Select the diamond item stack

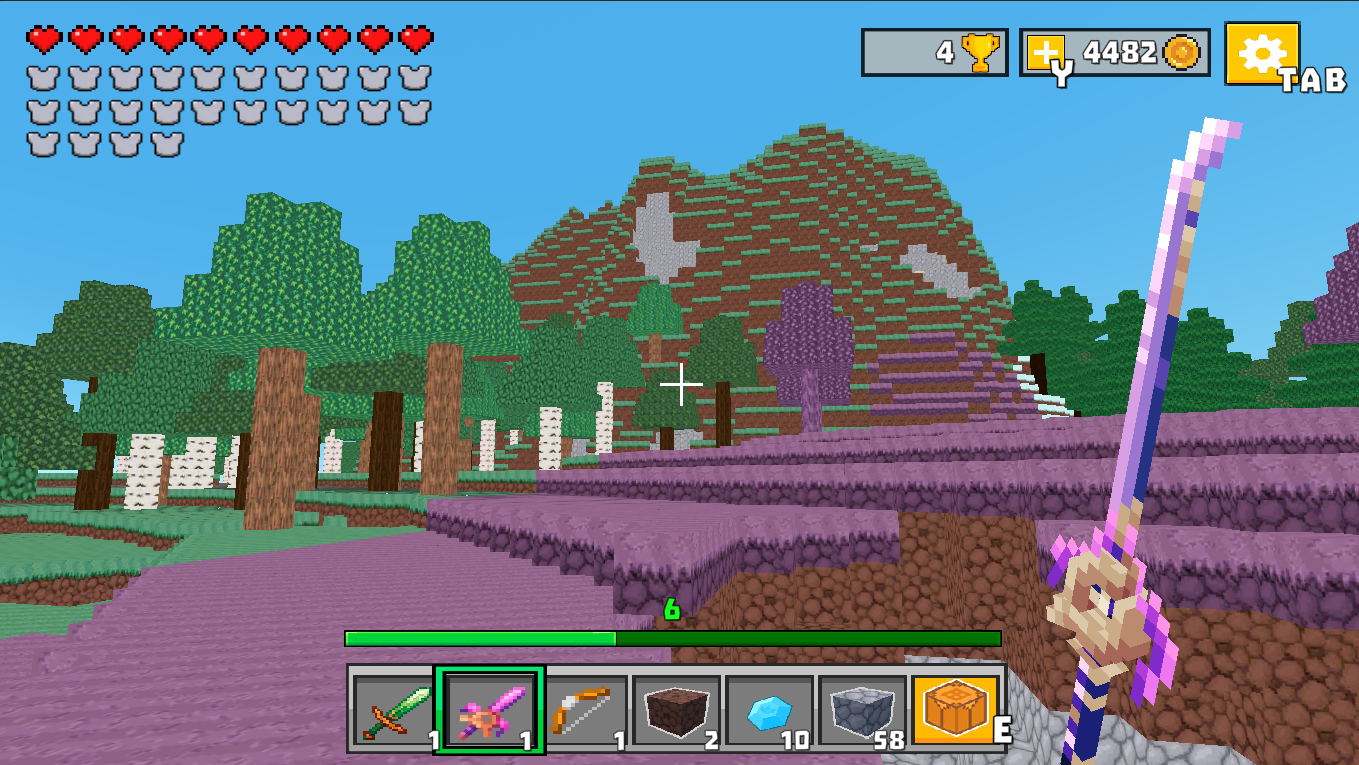[771, 710]
